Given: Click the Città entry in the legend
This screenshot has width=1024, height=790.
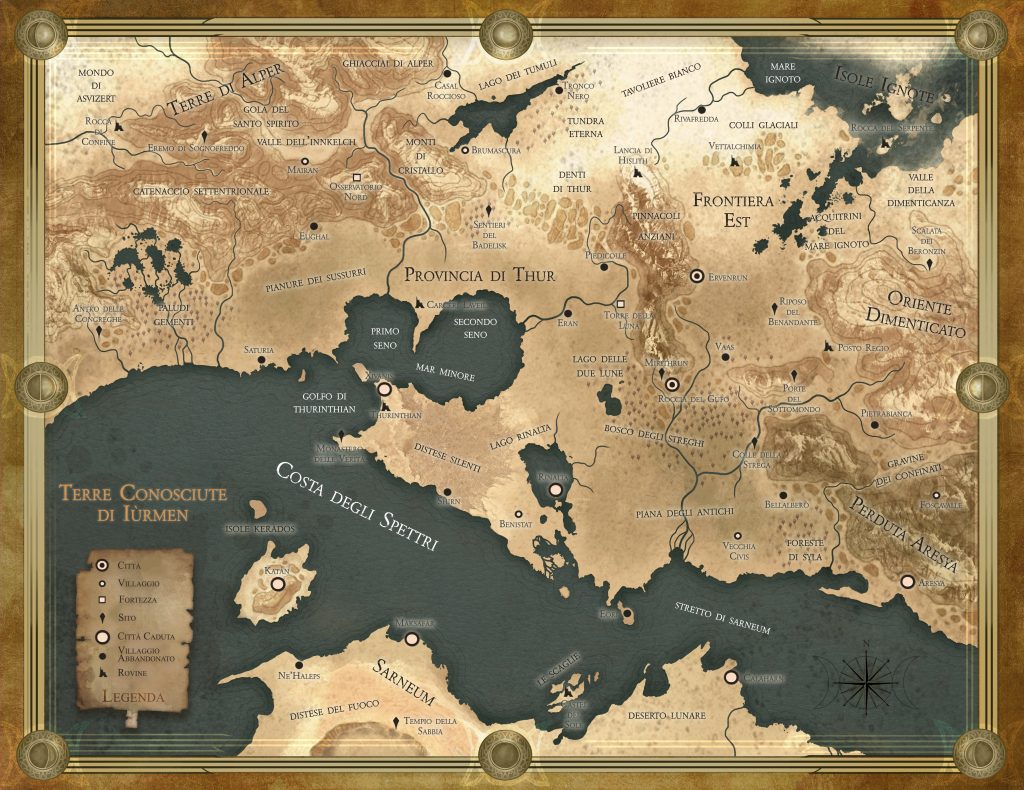Looking at the screenshot, I should coord(101,565).
